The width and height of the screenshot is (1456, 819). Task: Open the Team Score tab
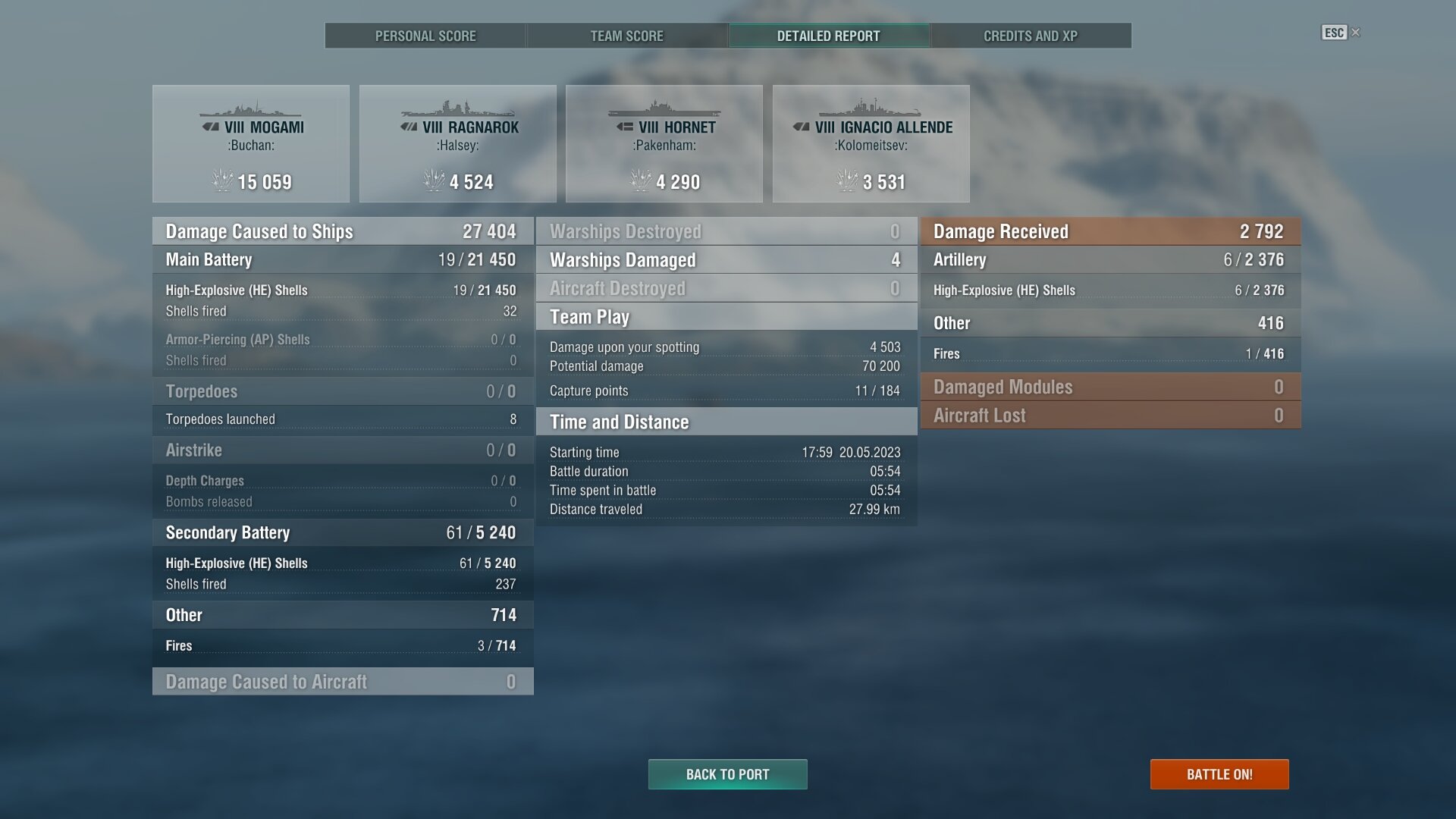coord(626,36)
